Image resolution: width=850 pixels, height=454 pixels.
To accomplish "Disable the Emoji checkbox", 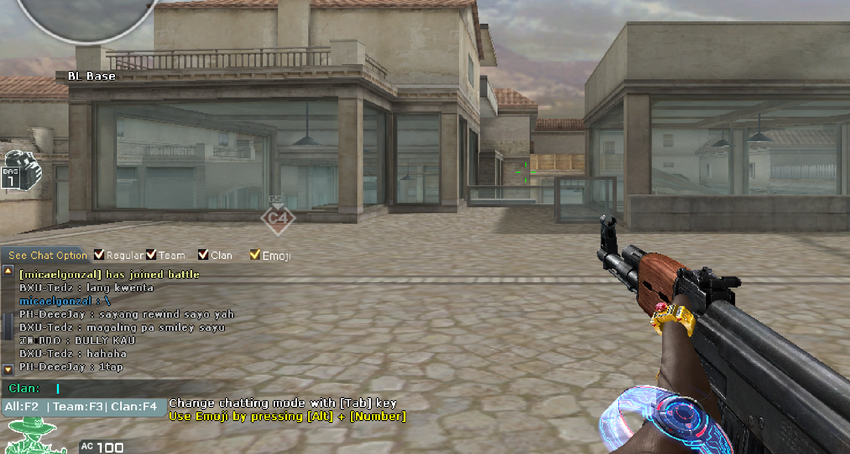I will click(x=255, y=255).
